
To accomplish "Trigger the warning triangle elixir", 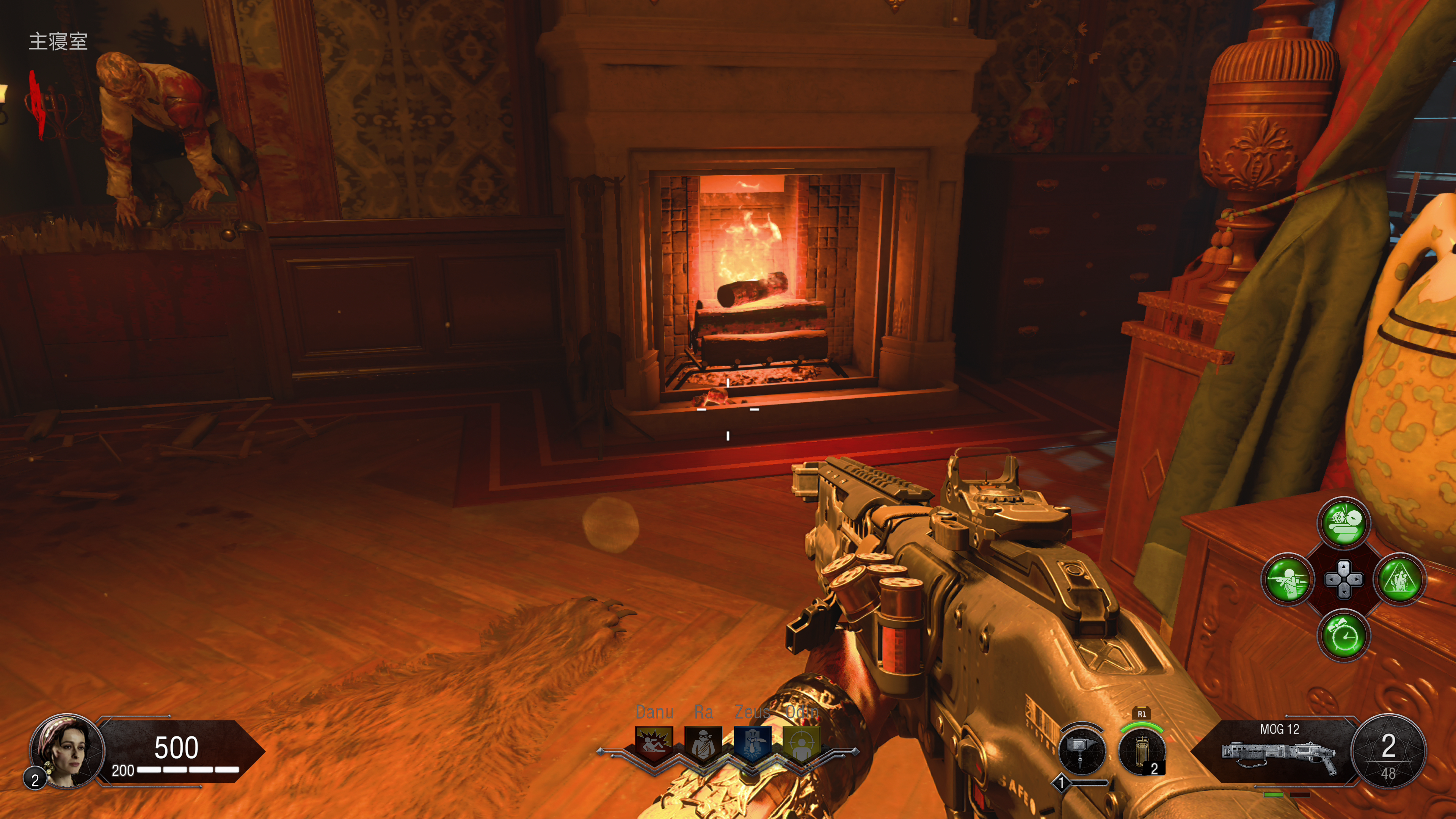I will pos(1400,579).
